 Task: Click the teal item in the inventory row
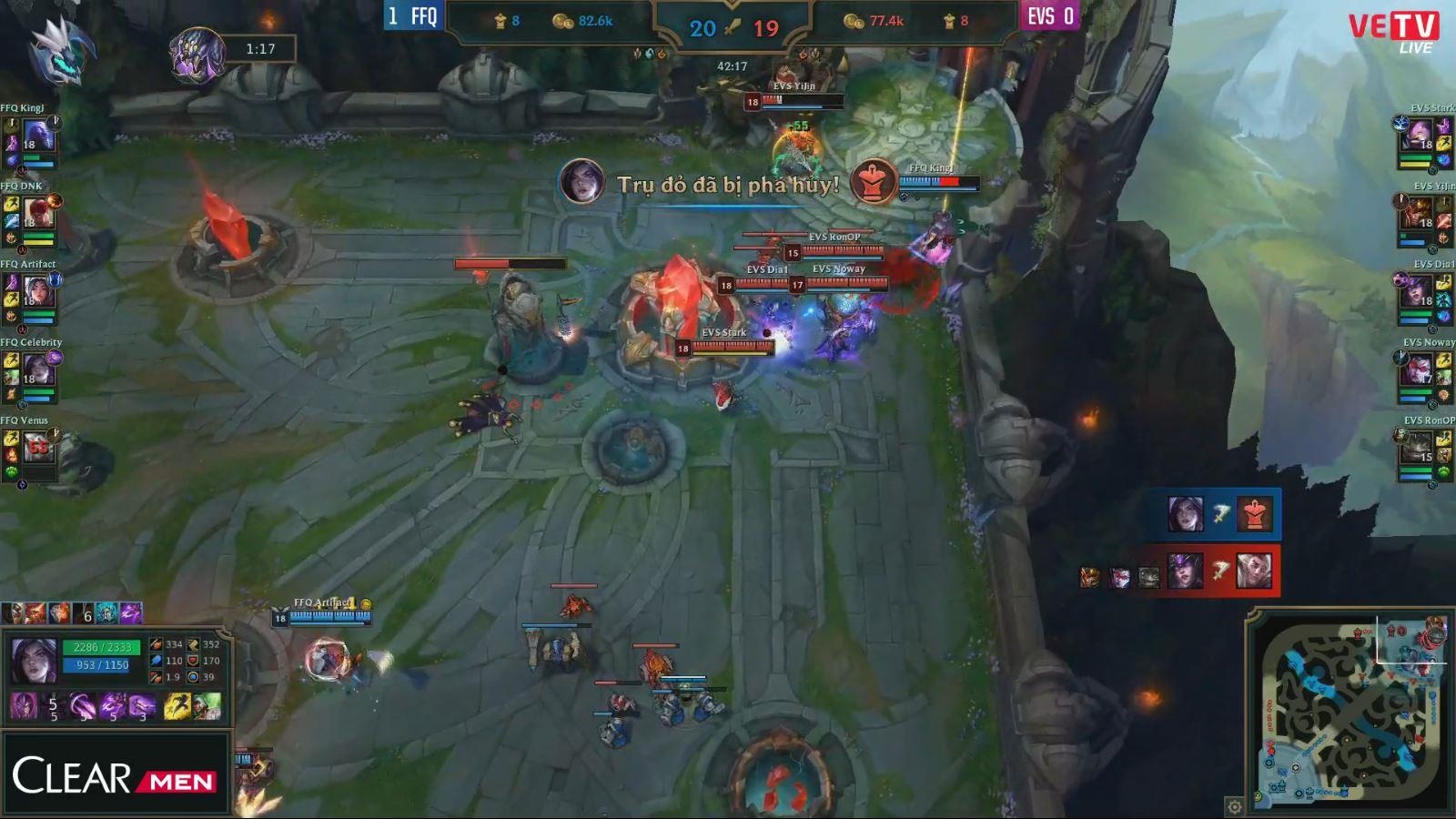pos(107,613)
